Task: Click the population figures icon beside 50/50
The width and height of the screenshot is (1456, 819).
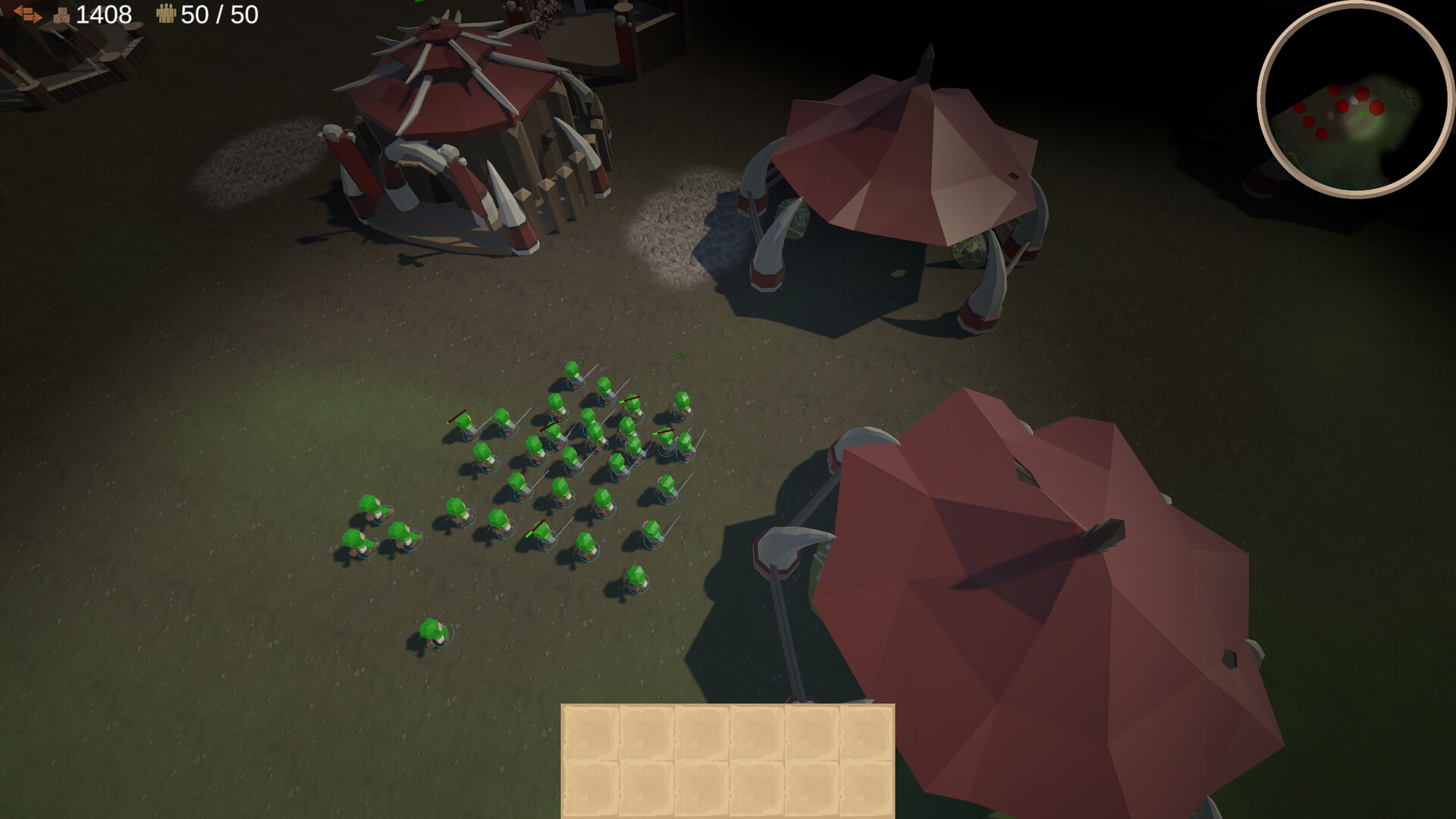Action: [167, 13]
